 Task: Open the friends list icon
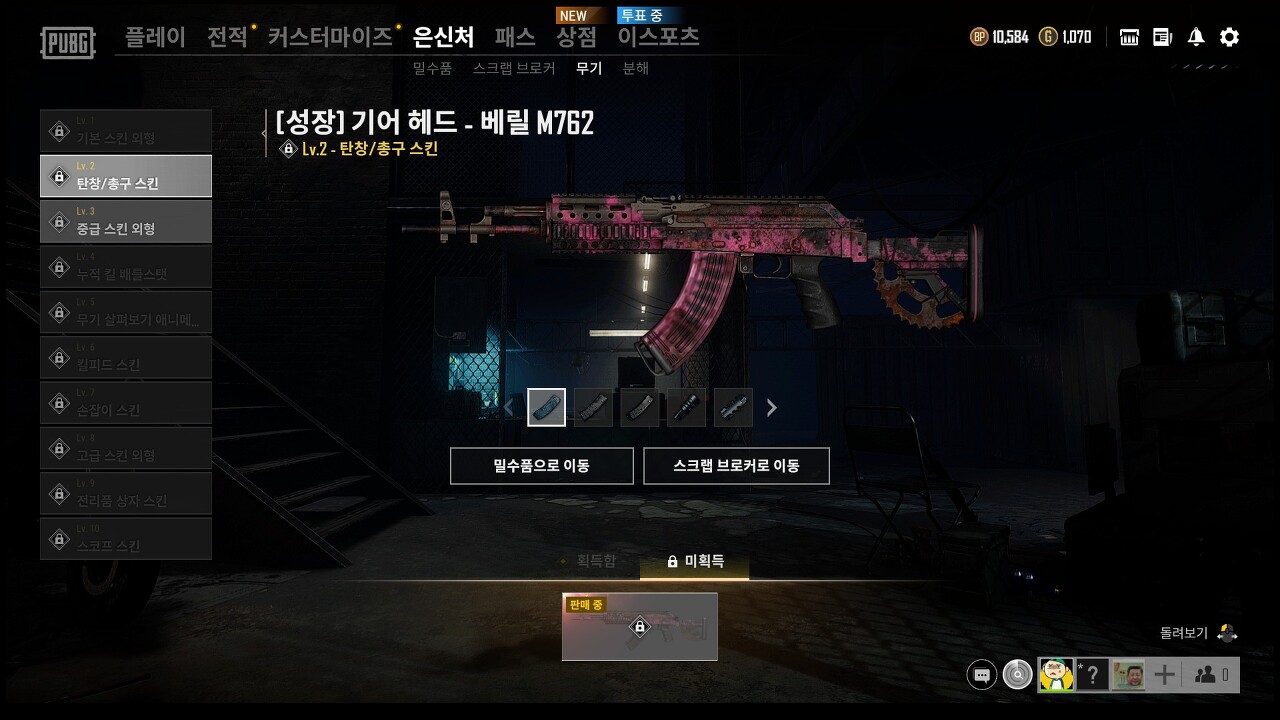(x=1203, y=675)
